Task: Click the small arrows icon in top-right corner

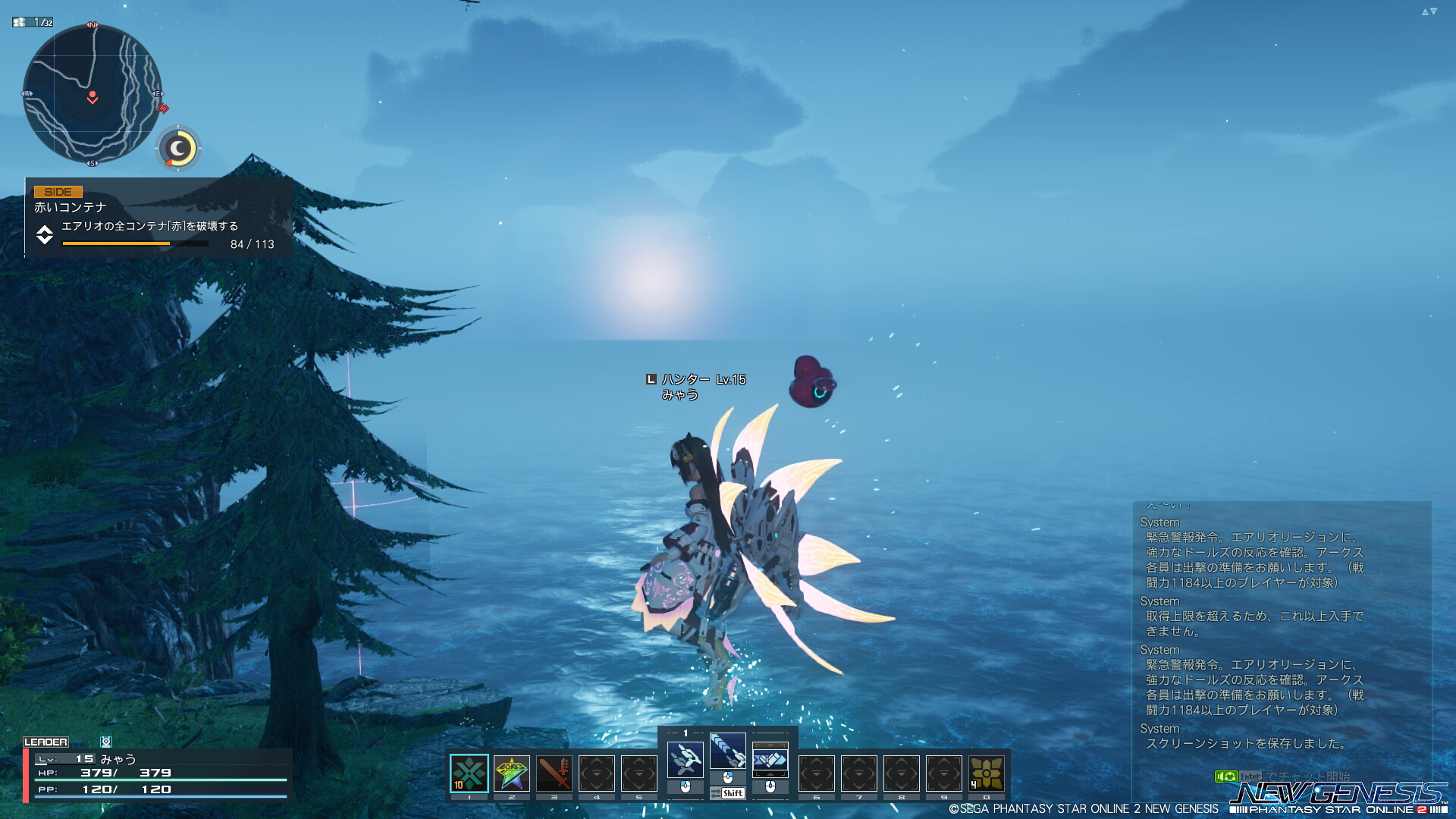Action: [1429, 11]
